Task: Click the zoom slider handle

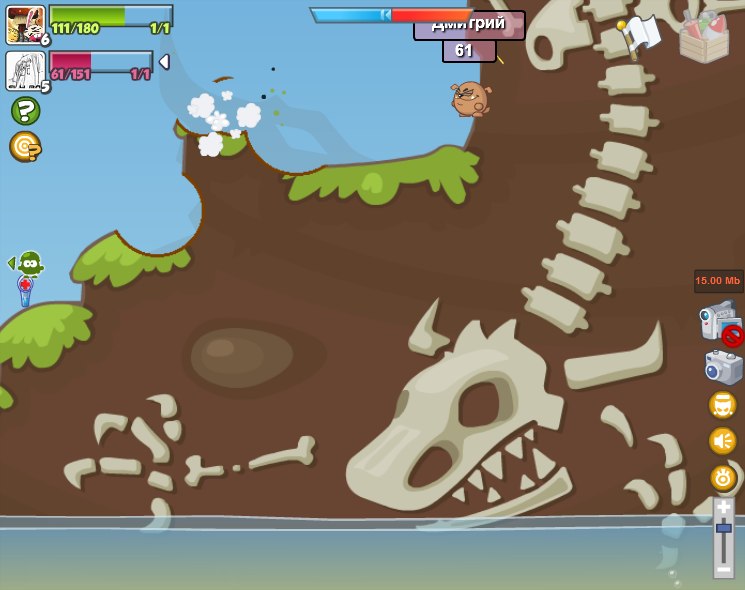Action: coord(723,528)
